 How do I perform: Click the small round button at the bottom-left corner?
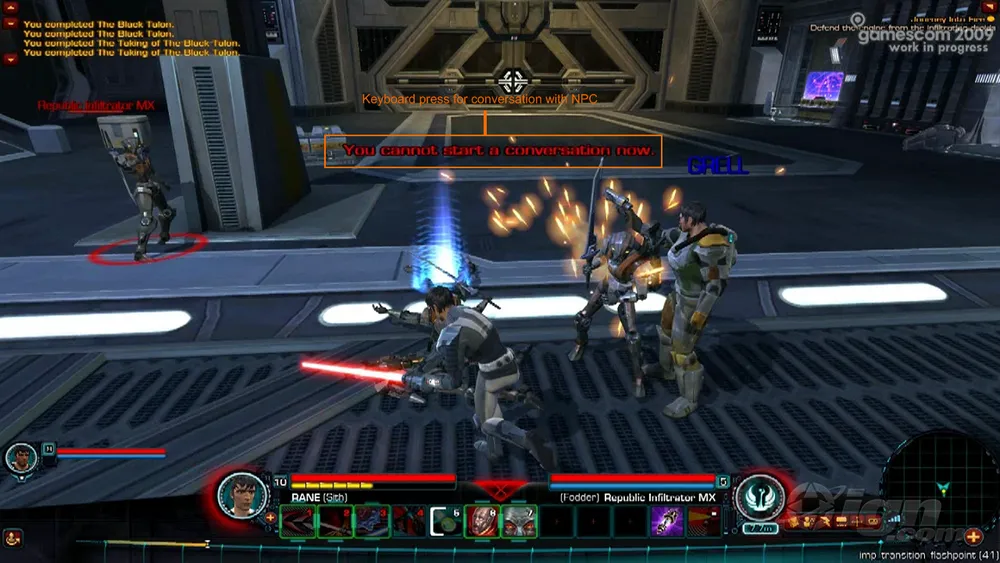pos(14,539)
